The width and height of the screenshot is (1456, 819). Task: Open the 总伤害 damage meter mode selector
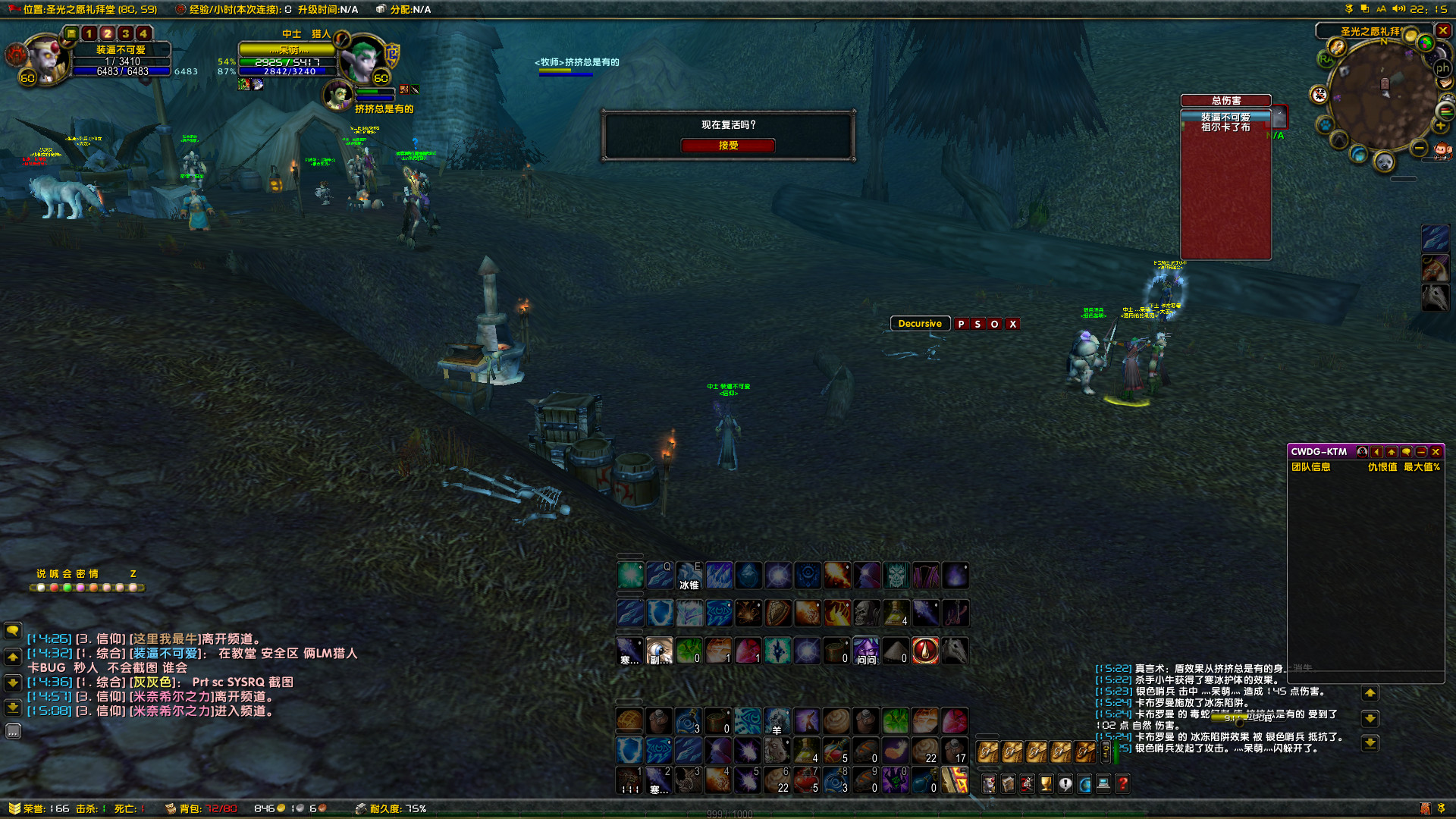[1225, 99]
